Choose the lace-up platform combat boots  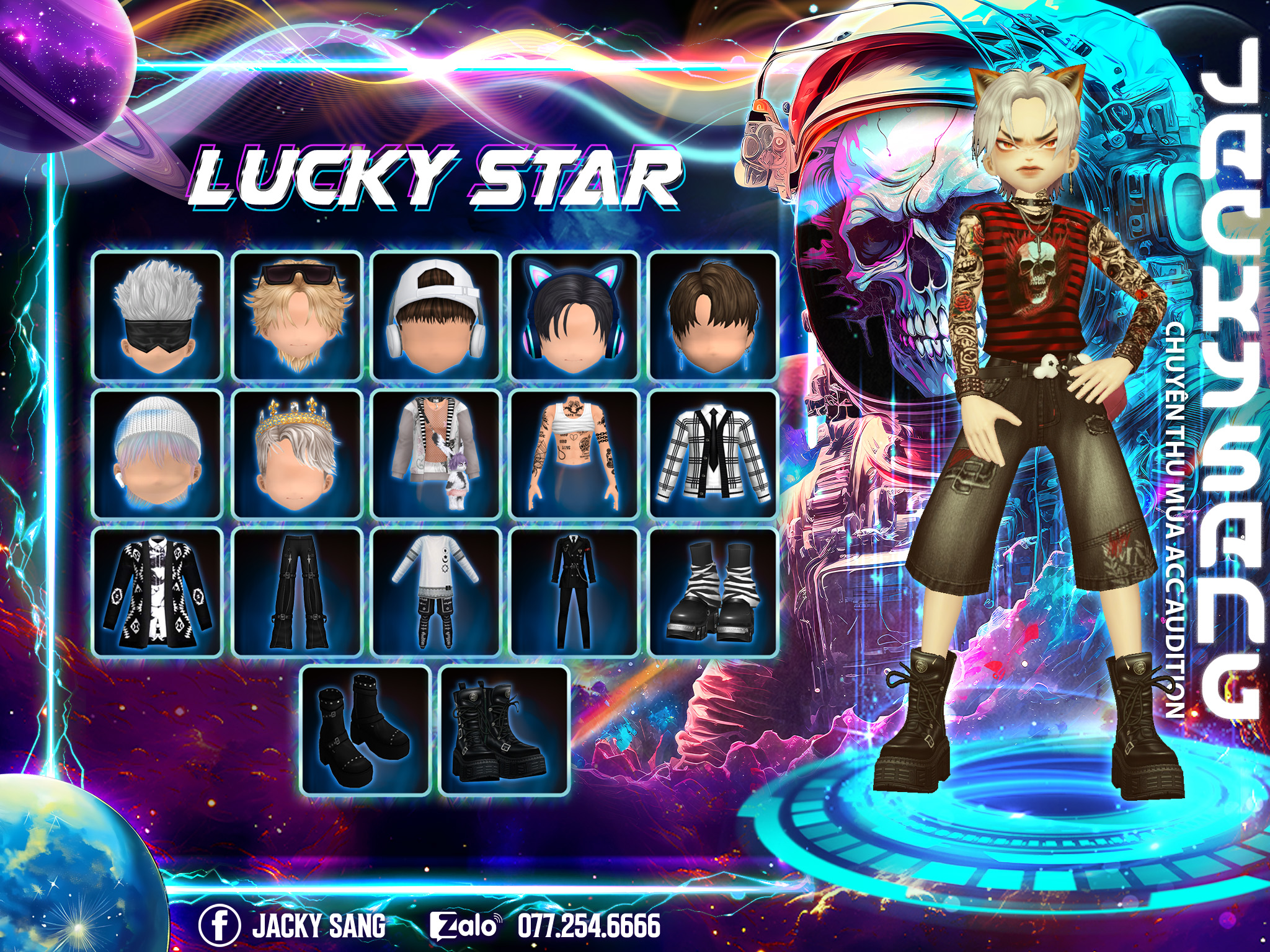coord(504,731)
